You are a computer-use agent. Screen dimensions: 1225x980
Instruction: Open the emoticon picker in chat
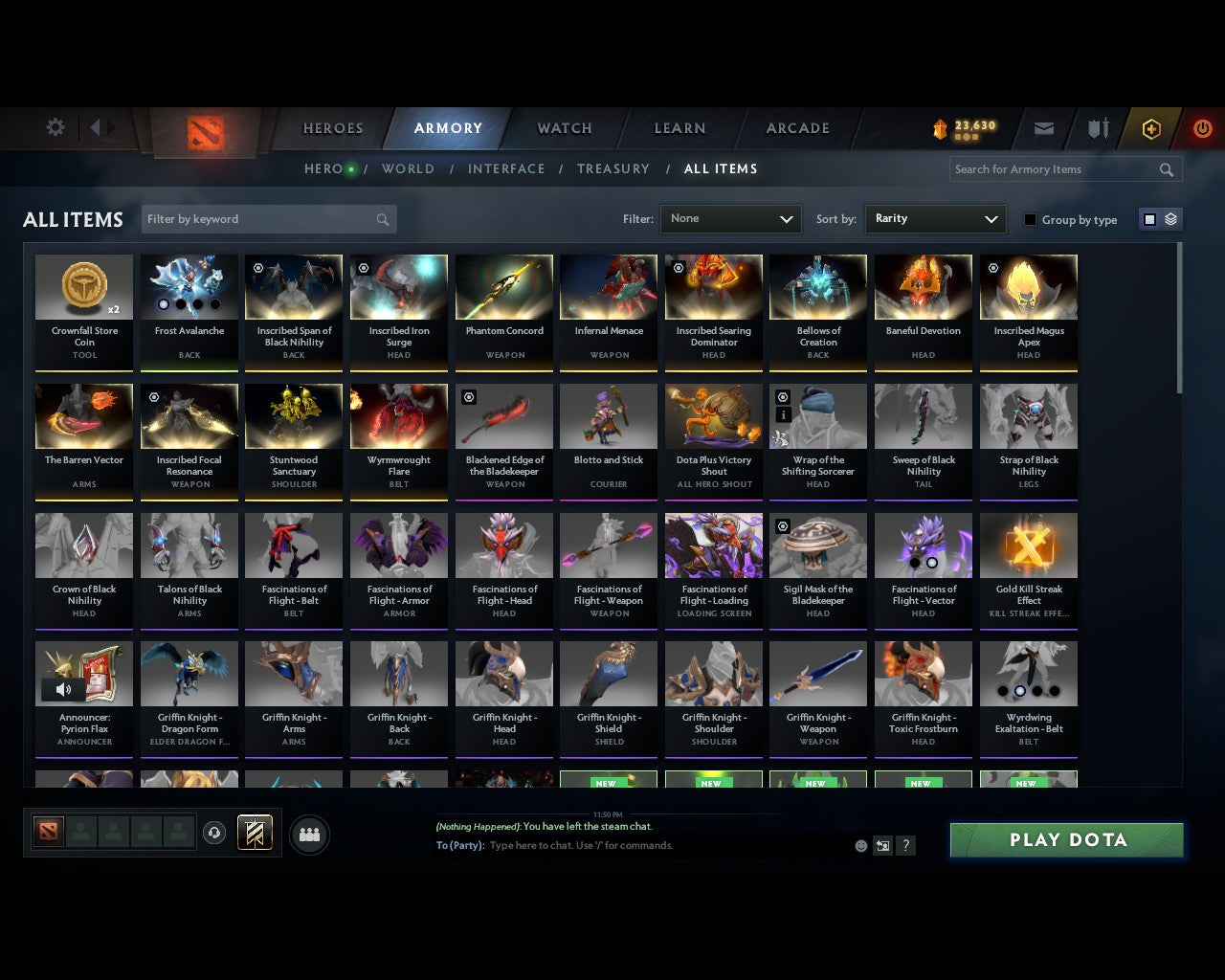[x=859, y=846]
